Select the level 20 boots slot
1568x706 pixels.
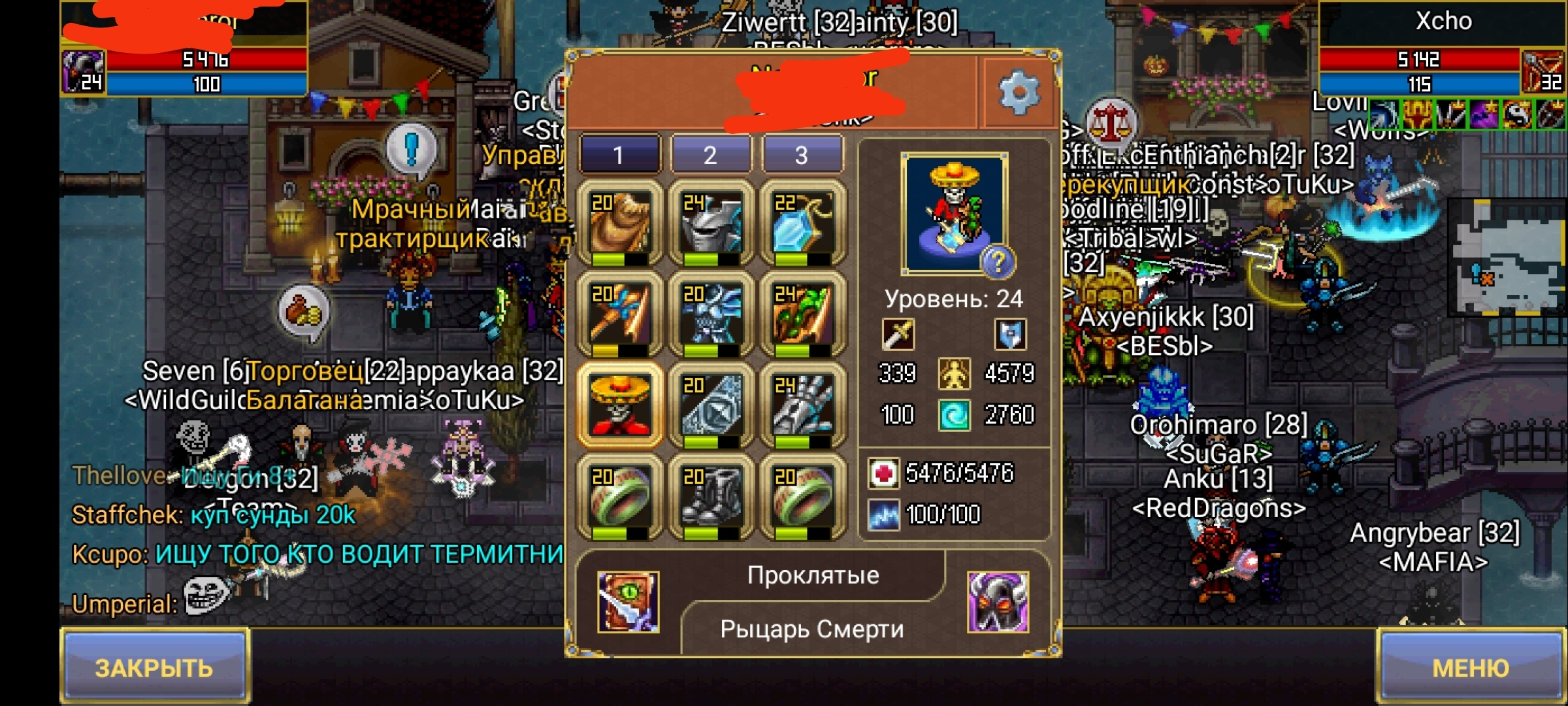[711, 497]
